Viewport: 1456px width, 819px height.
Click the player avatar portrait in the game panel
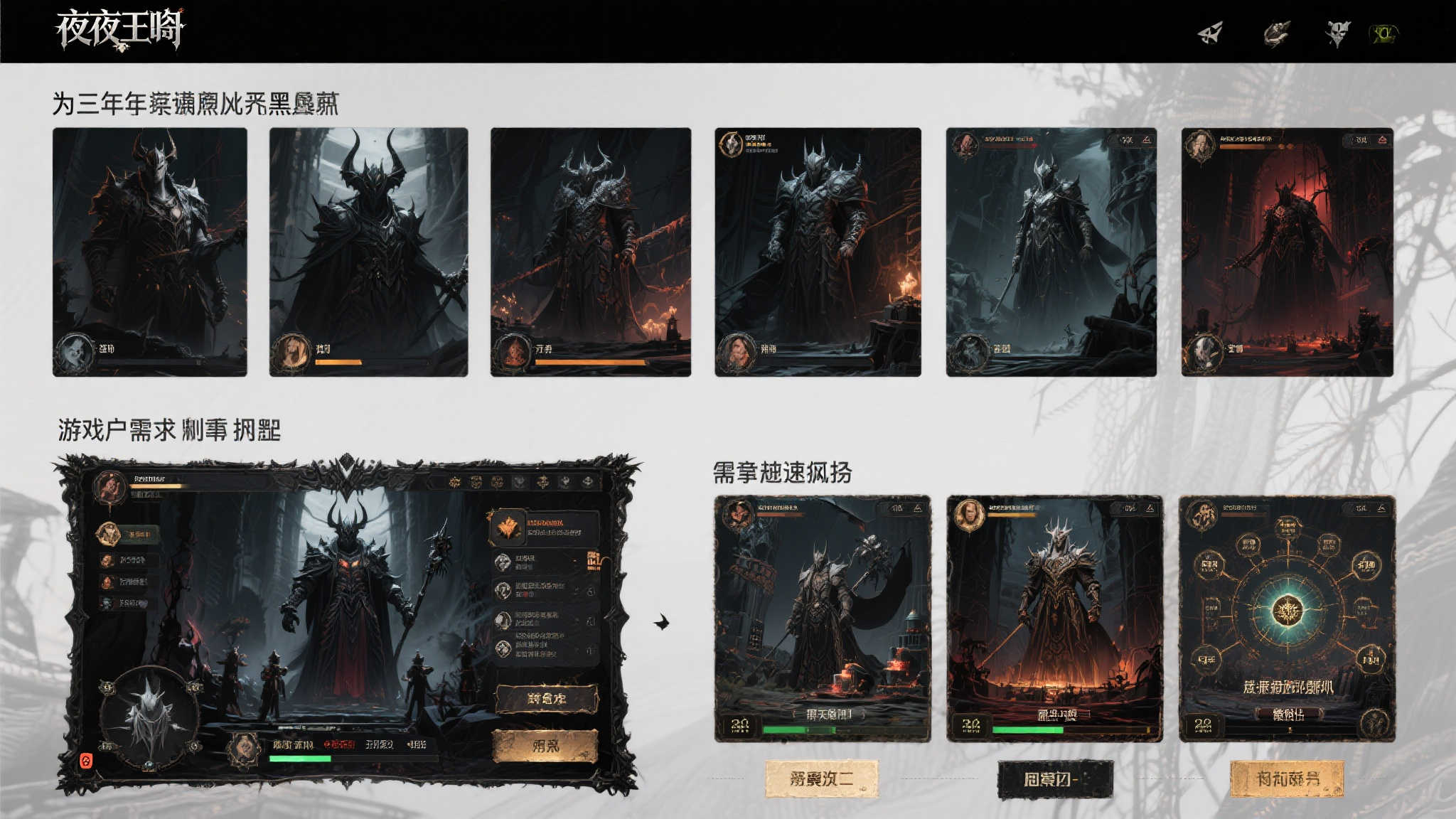point(110,489)
